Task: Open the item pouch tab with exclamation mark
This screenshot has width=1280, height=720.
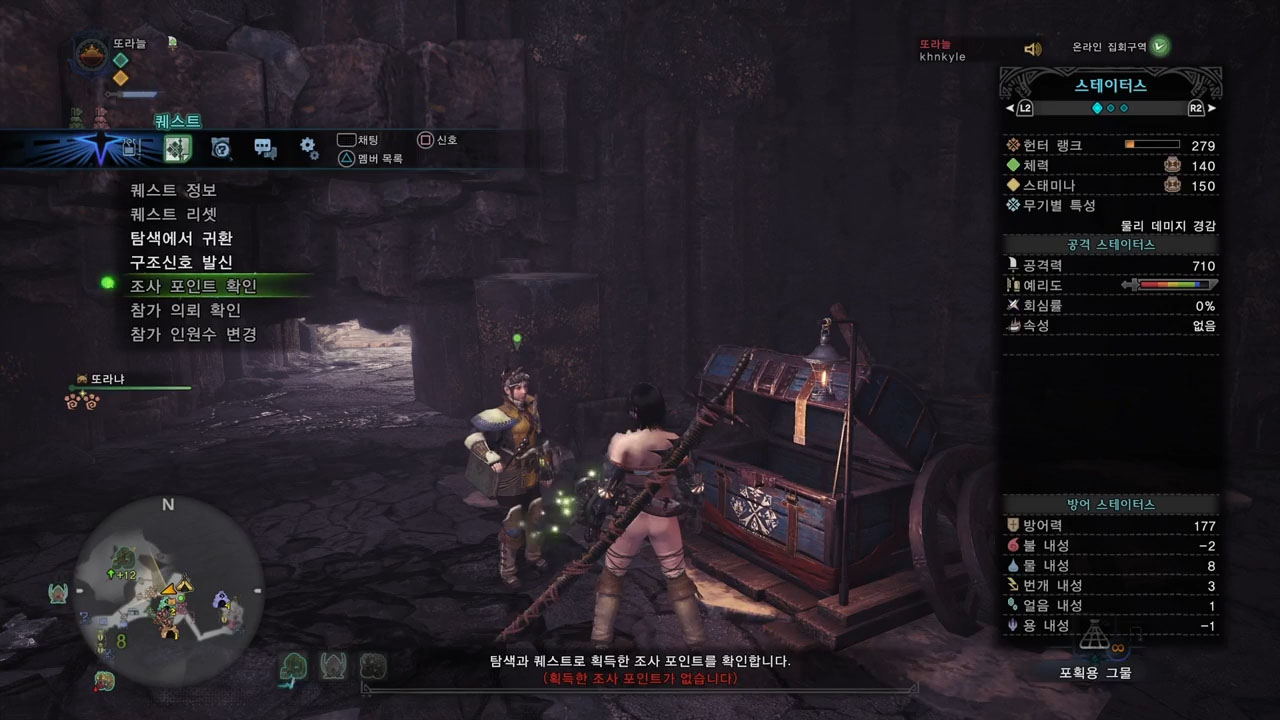Action: [132, 149]
